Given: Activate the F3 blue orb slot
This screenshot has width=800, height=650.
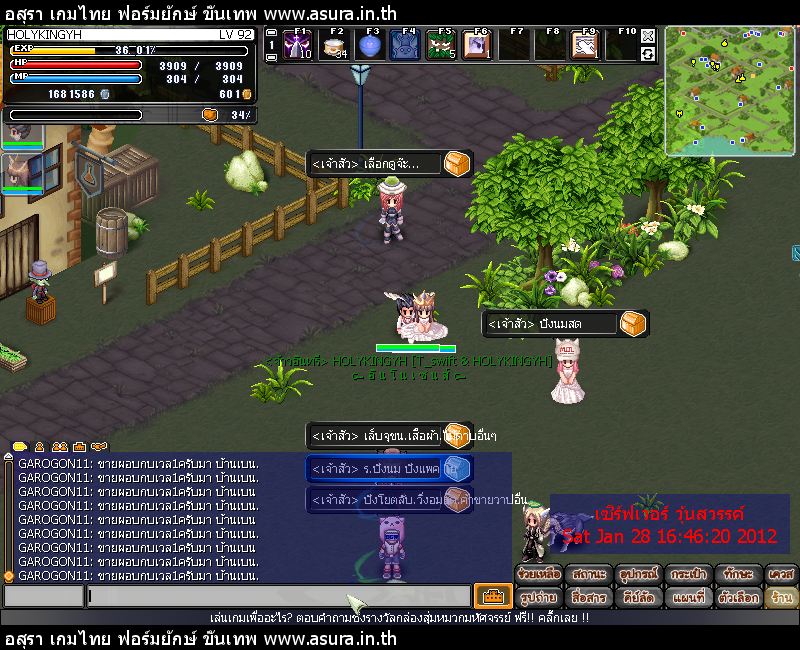Looking at the screenshot, I should tap(370, 46).
